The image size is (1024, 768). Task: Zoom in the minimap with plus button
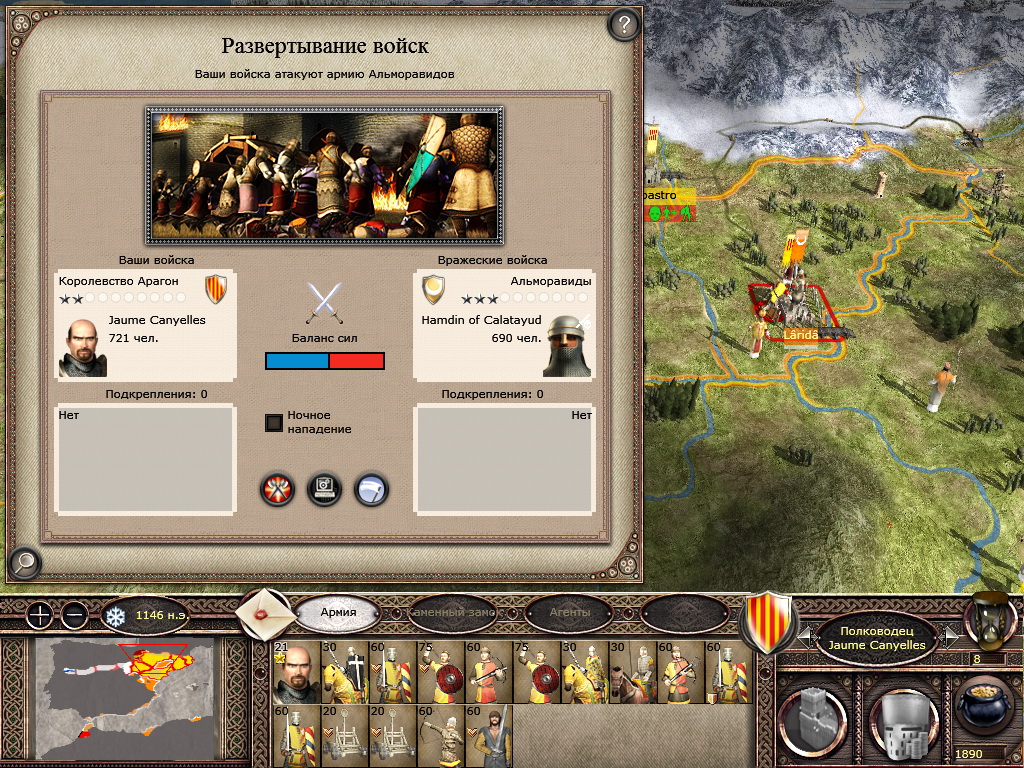point(38,615)
